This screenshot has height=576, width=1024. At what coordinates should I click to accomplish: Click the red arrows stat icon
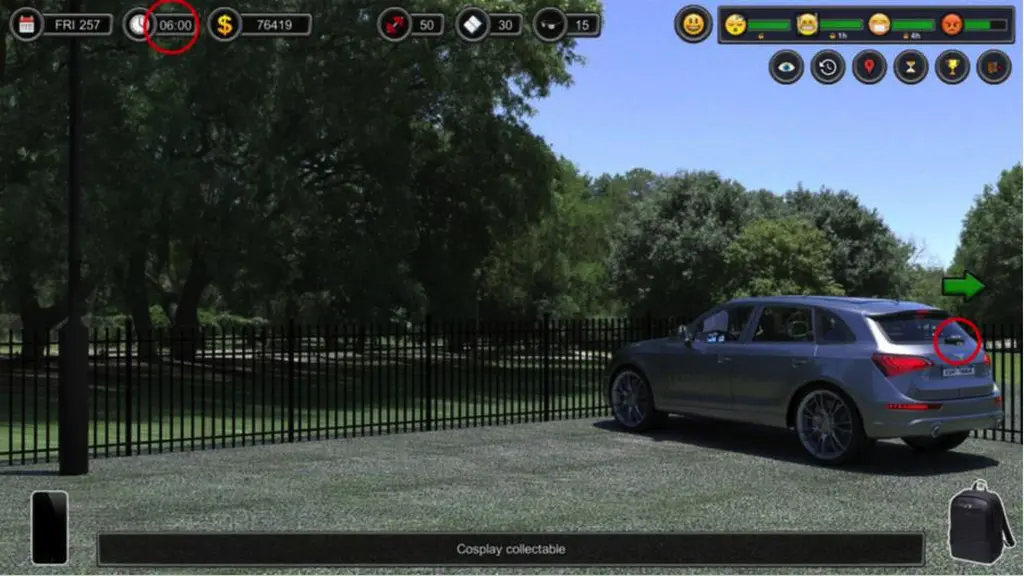394,24
